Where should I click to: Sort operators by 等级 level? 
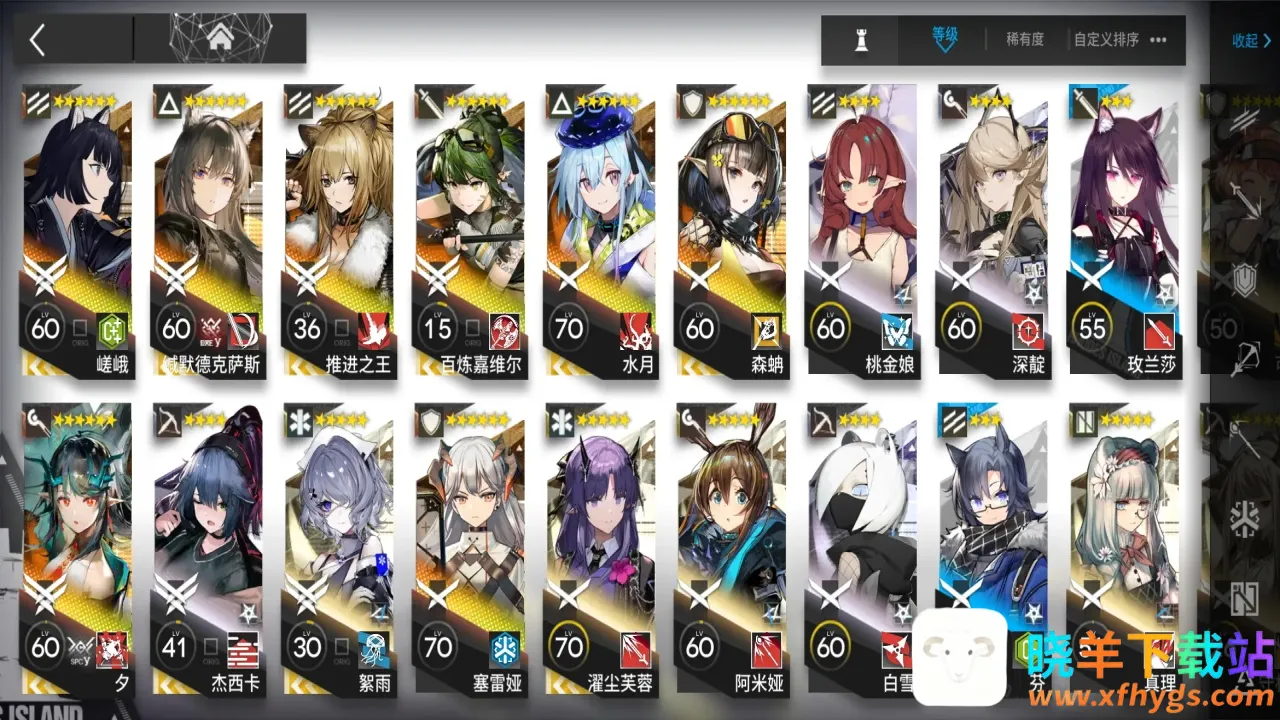pos(945,38)
